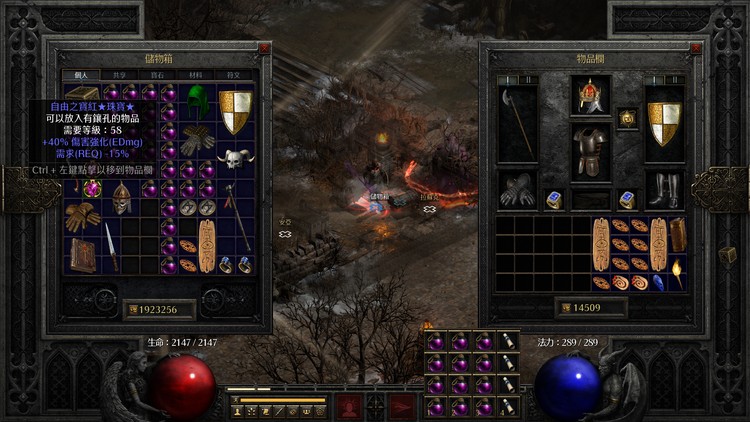This screenshot has height=422, width=750.
Task: Select the gold-white shield in stash
Action: click(x=236, y=110)
